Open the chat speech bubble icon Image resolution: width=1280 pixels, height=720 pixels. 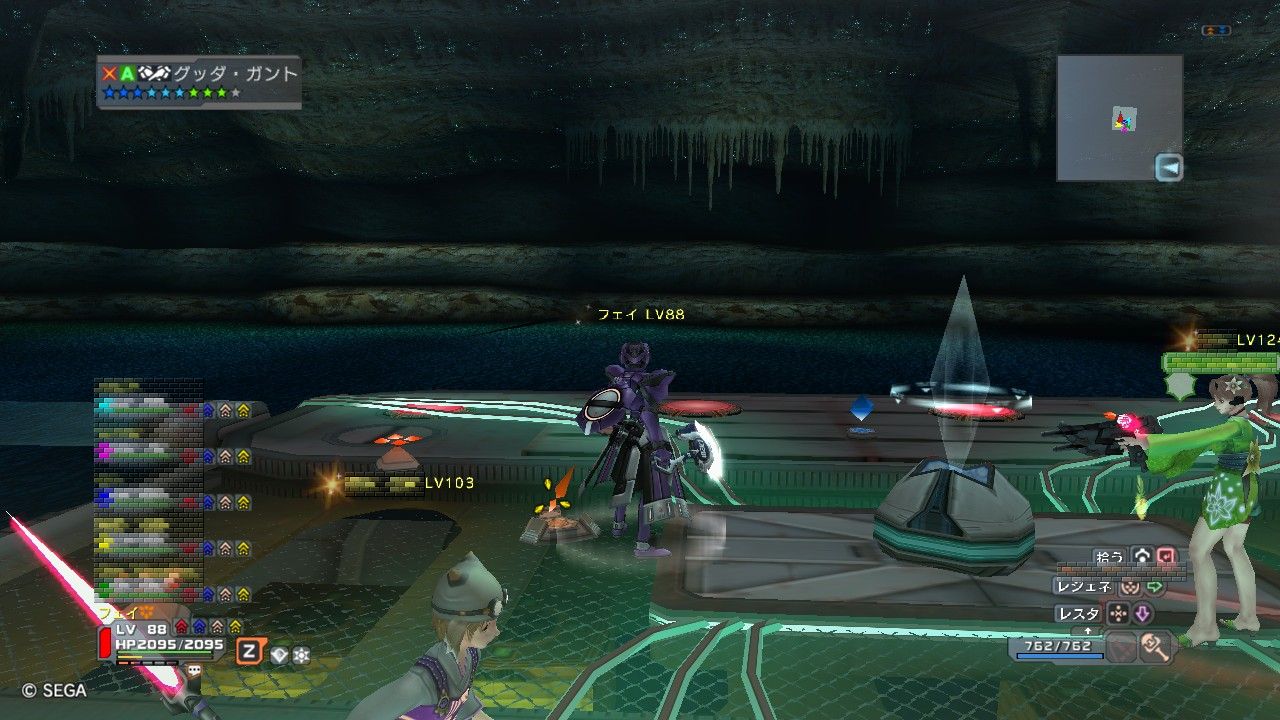pos(194,671)
